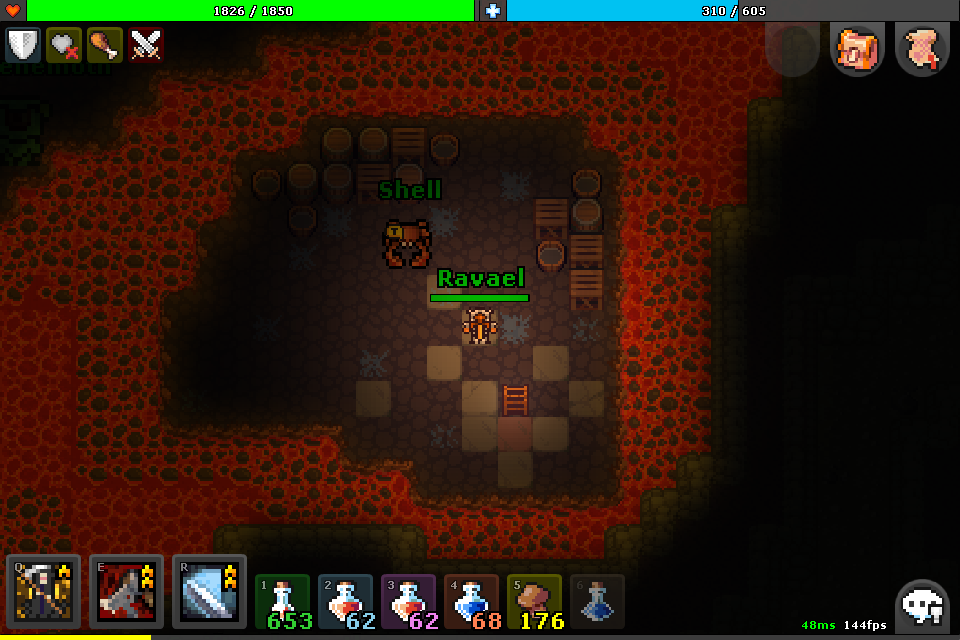Select the dimmed blue potion in slot 6

coord(597,602)
